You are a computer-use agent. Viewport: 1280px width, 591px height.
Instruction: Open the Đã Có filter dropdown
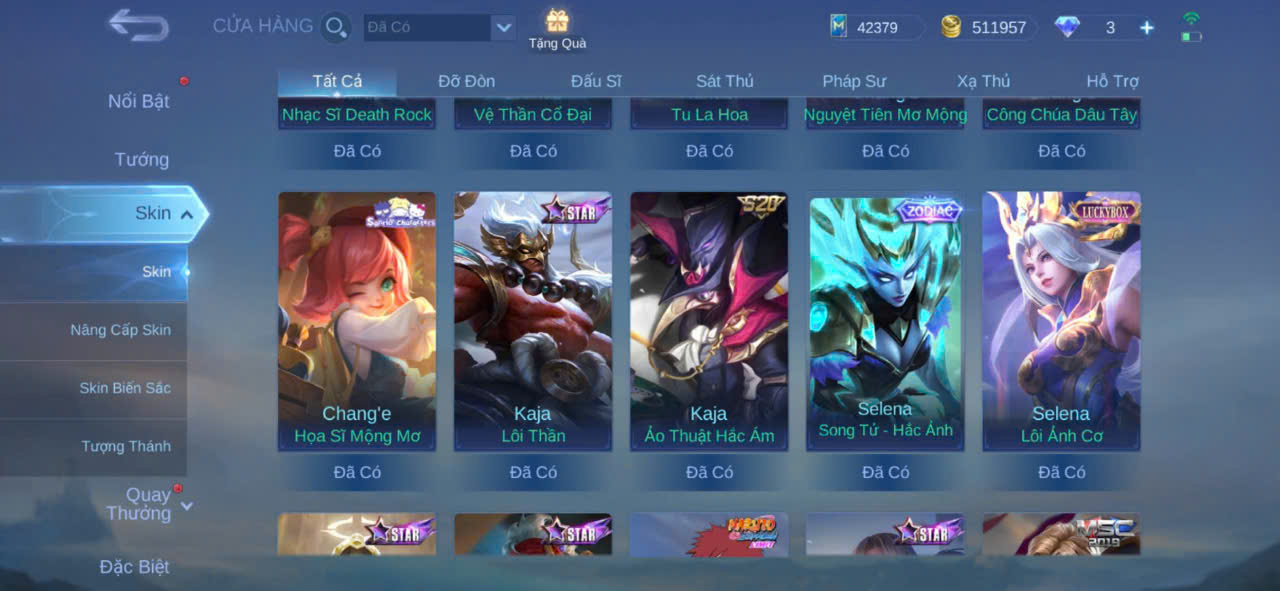503,27
